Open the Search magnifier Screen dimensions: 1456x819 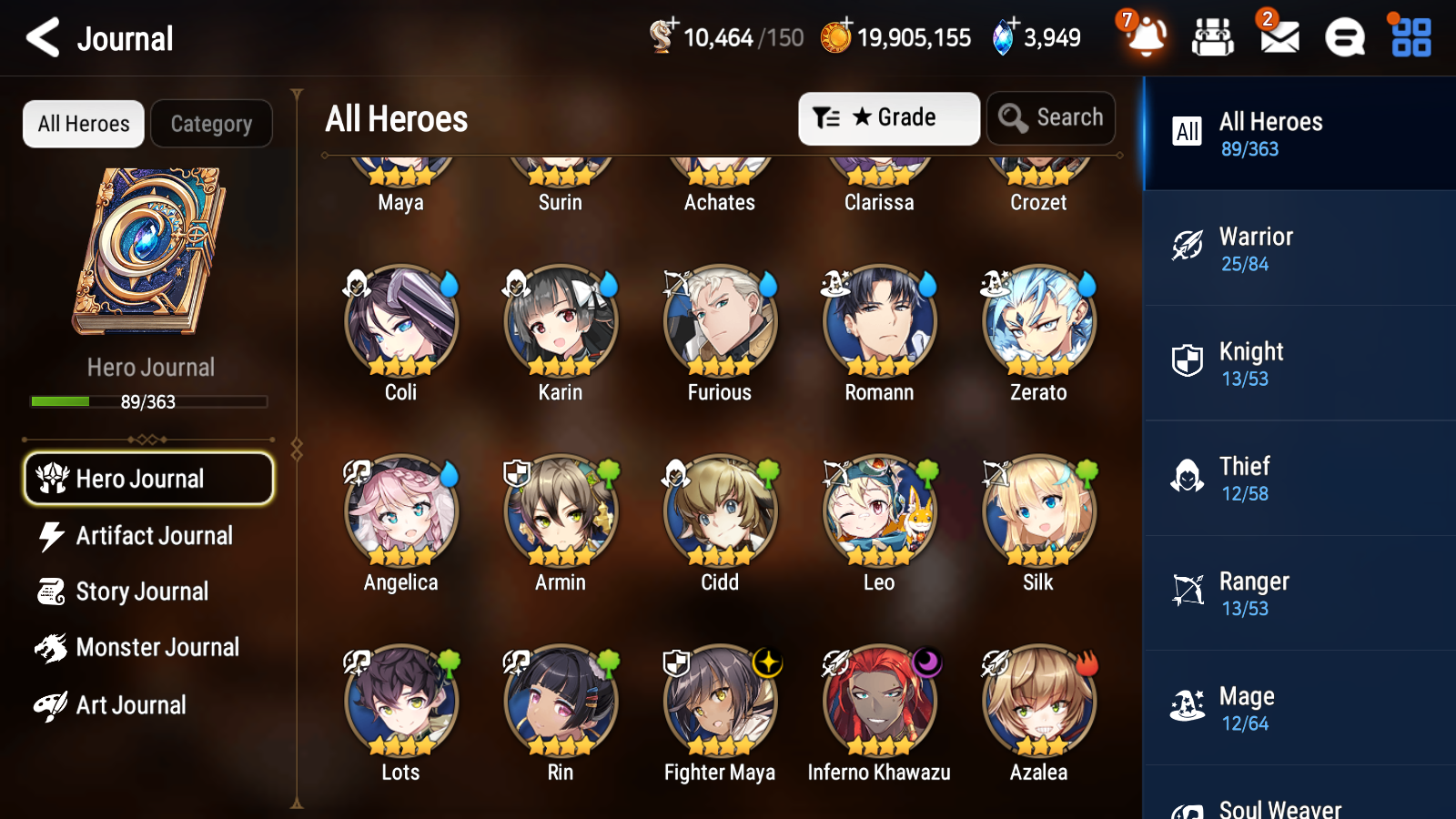click(x=1051, y=117)
